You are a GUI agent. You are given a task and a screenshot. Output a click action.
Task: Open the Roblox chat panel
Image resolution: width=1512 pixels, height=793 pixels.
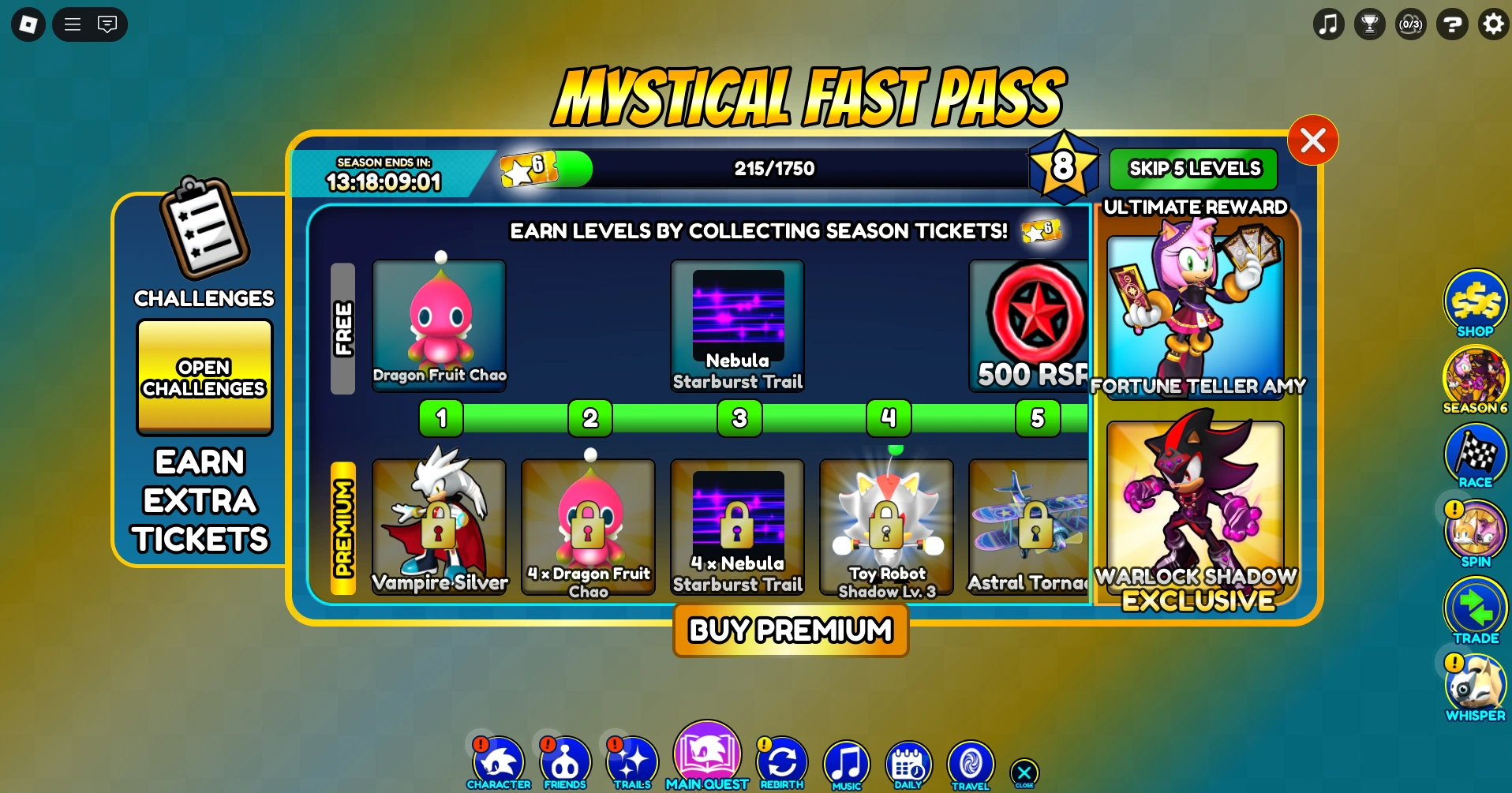[x=108, y=24]
